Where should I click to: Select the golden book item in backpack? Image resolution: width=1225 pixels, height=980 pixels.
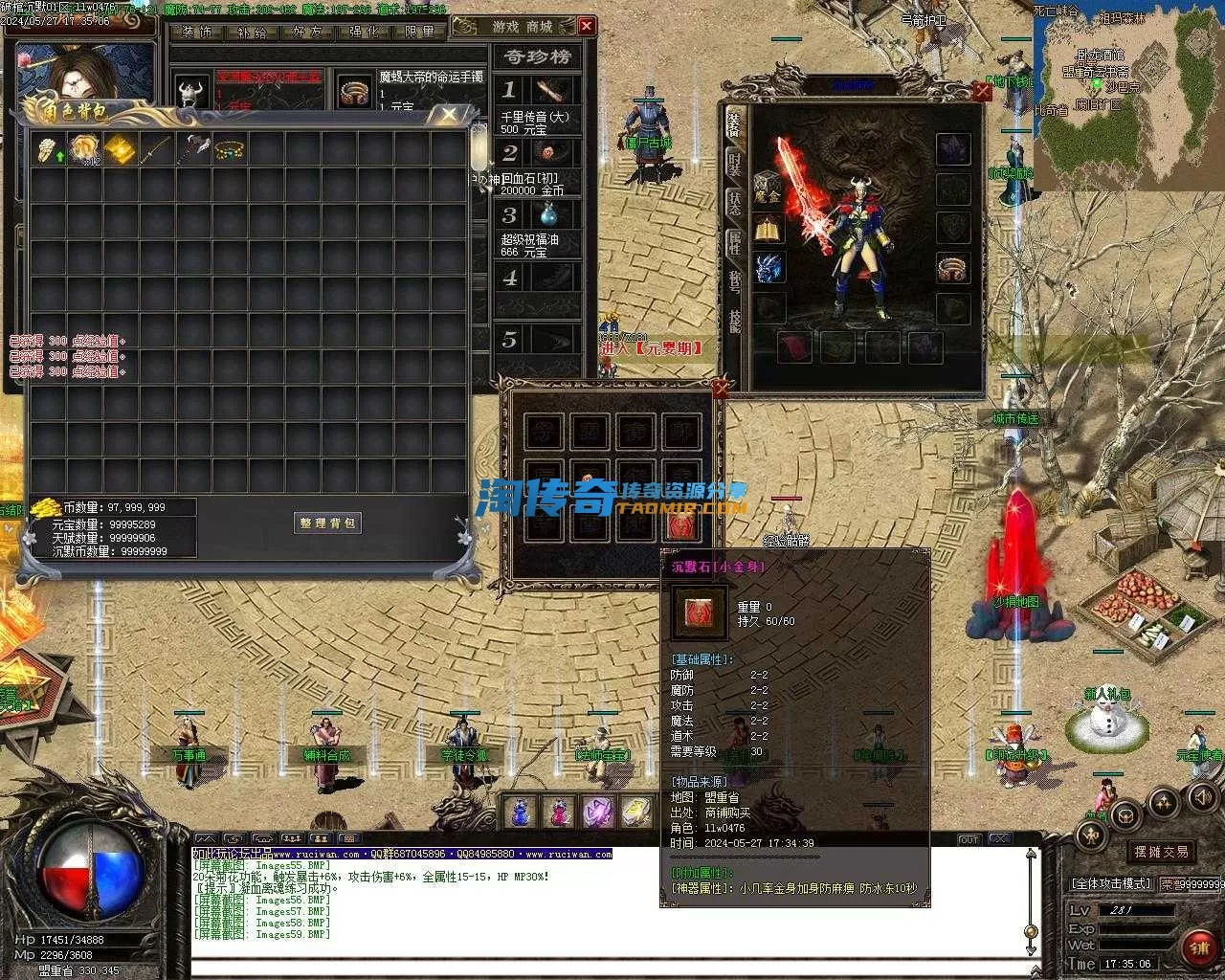(119, 149)
